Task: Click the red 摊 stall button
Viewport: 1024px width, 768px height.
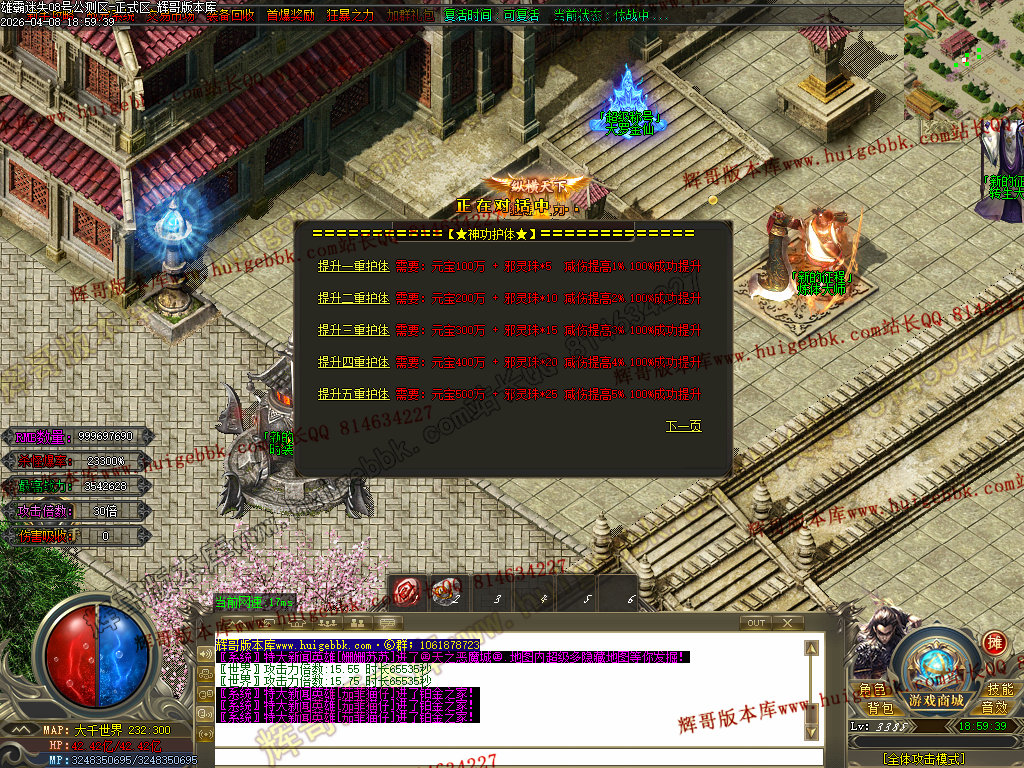Action: coord(994,642)
